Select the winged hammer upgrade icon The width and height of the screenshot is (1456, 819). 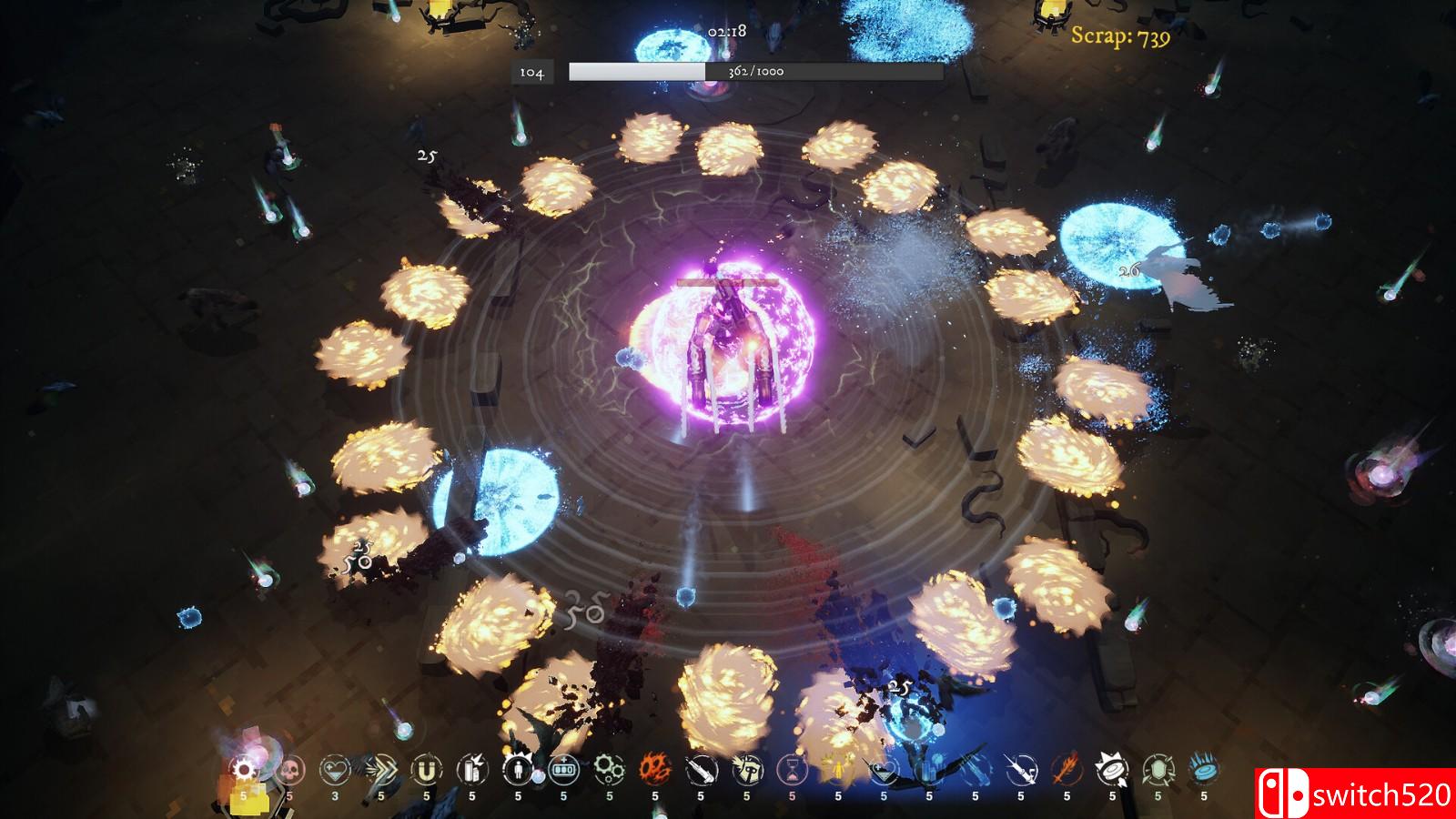(x=746, y=772)
